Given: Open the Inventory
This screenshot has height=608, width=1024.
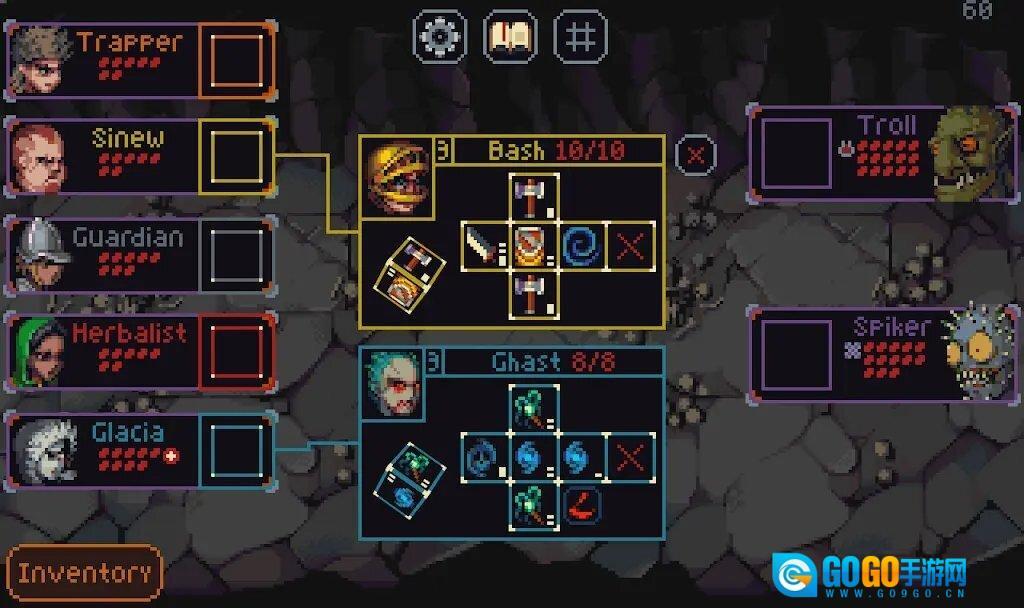Looking at the screenshot, I should pos(84,573).
